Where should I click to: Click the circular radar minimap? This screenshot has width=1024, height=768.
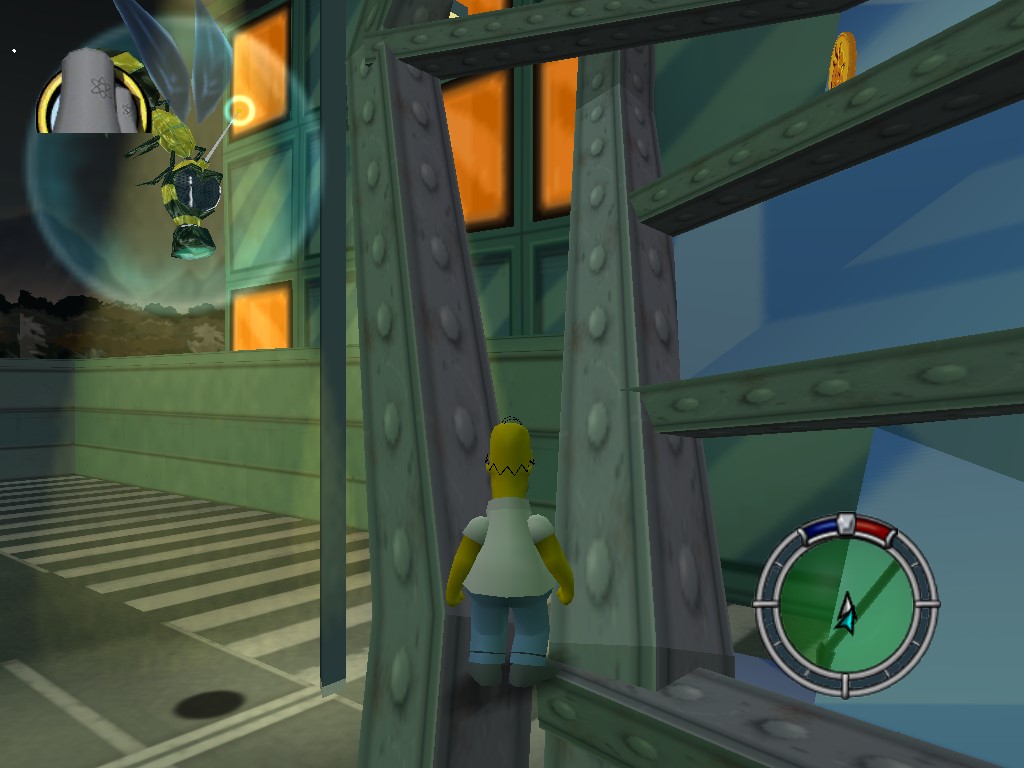click(x=846, y=605)
